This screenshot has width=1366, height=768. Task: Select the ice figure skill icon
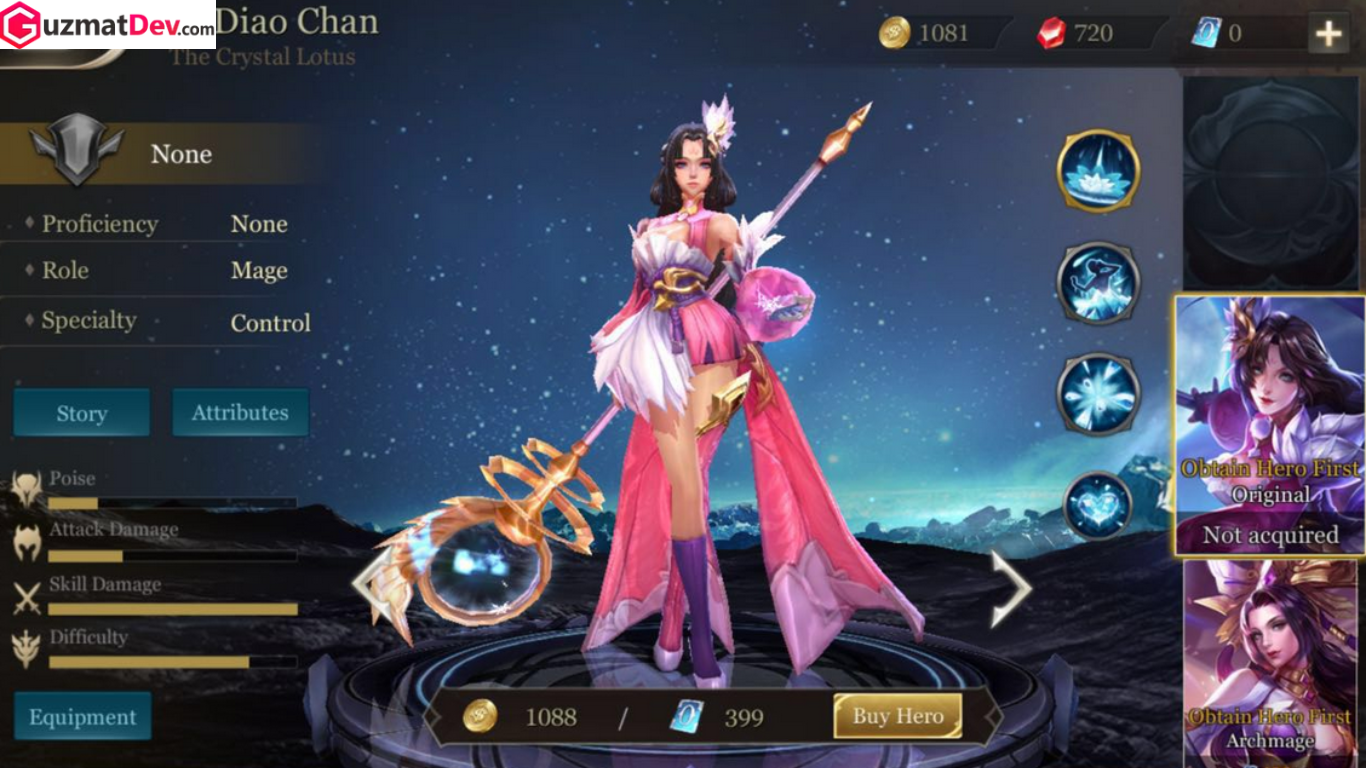point(1098,282)
